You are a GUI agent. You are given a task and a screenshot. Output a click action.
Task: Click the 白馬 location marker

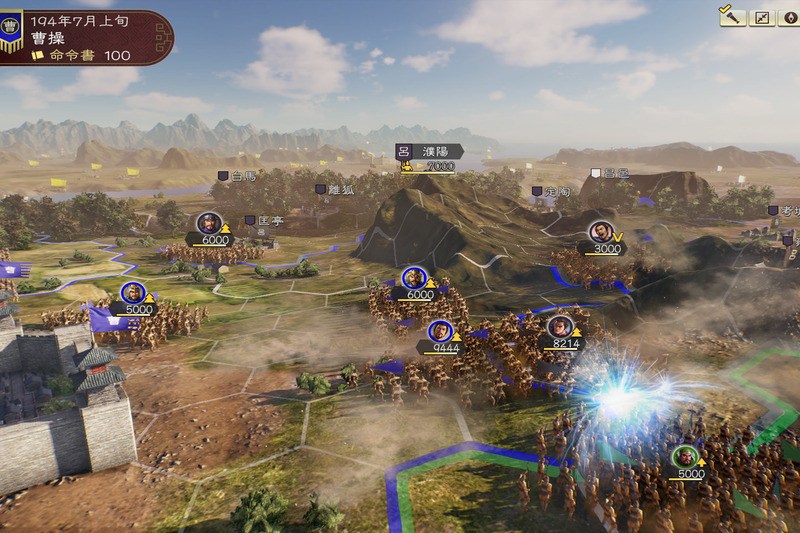coord(238,176)
